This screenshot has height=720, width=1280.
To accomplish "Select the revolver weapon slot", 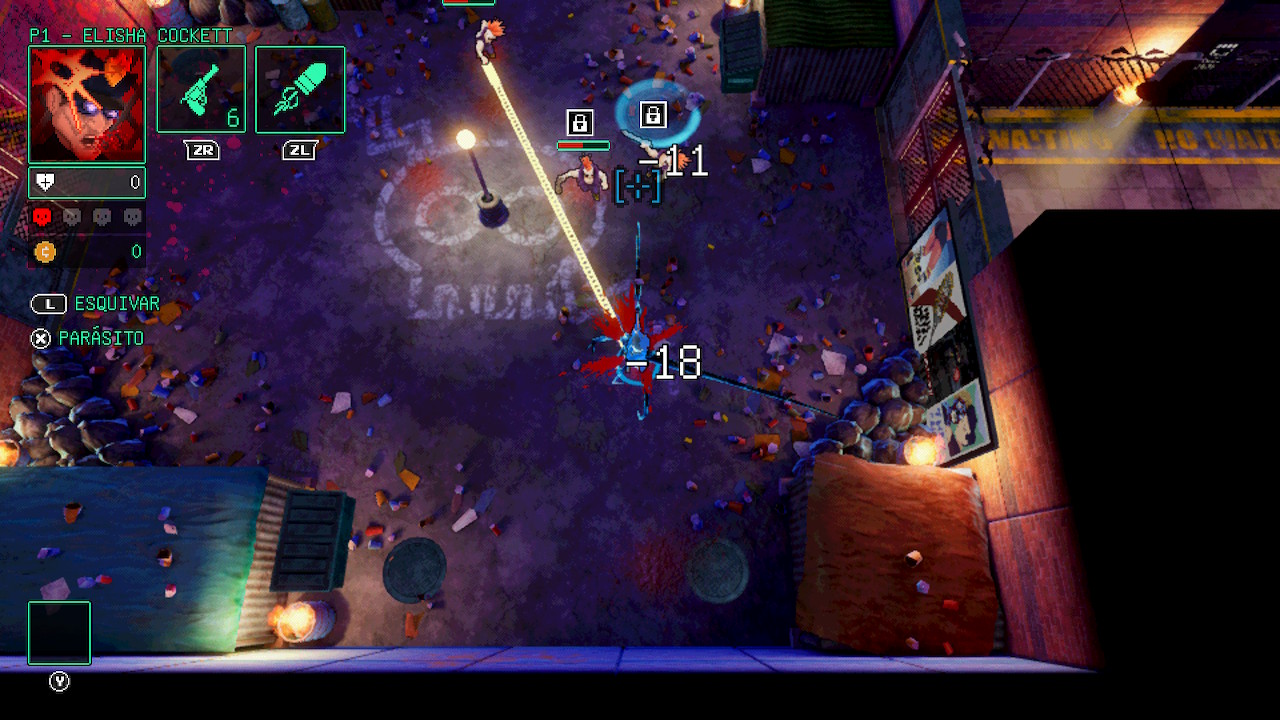I will pos(201,89).
